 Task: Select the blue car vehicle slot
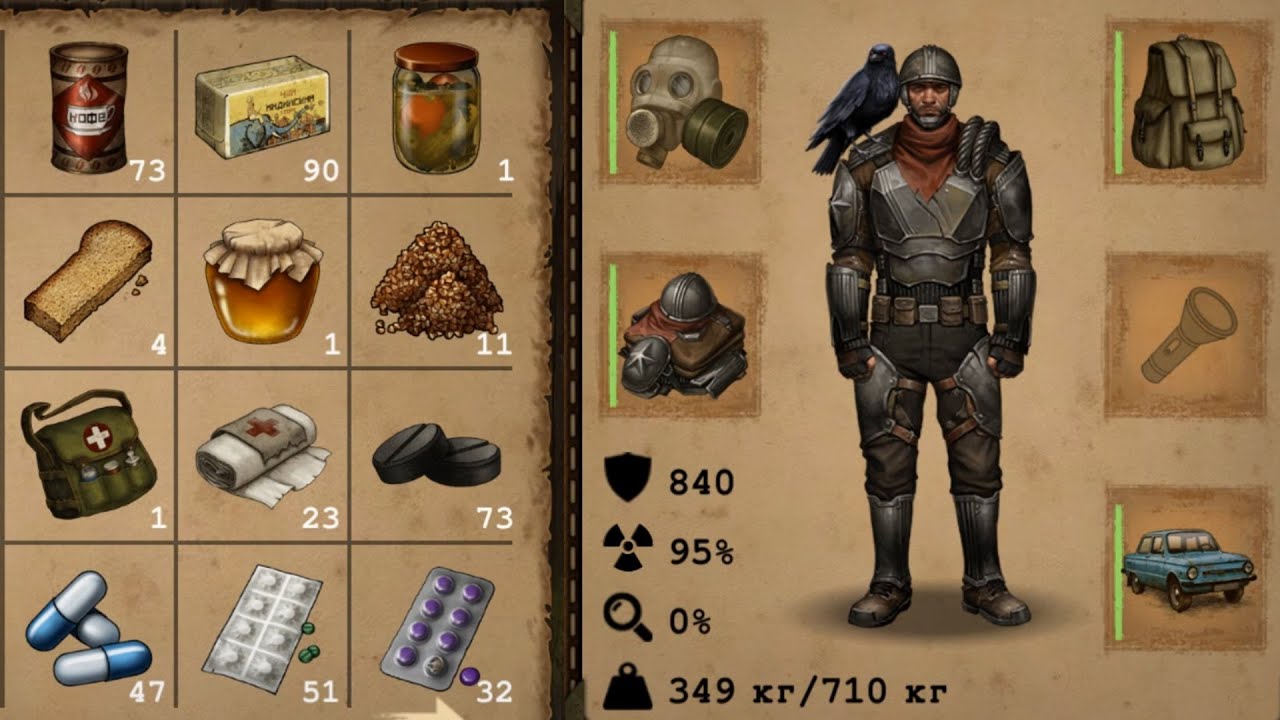click(x=1188, y=568)
